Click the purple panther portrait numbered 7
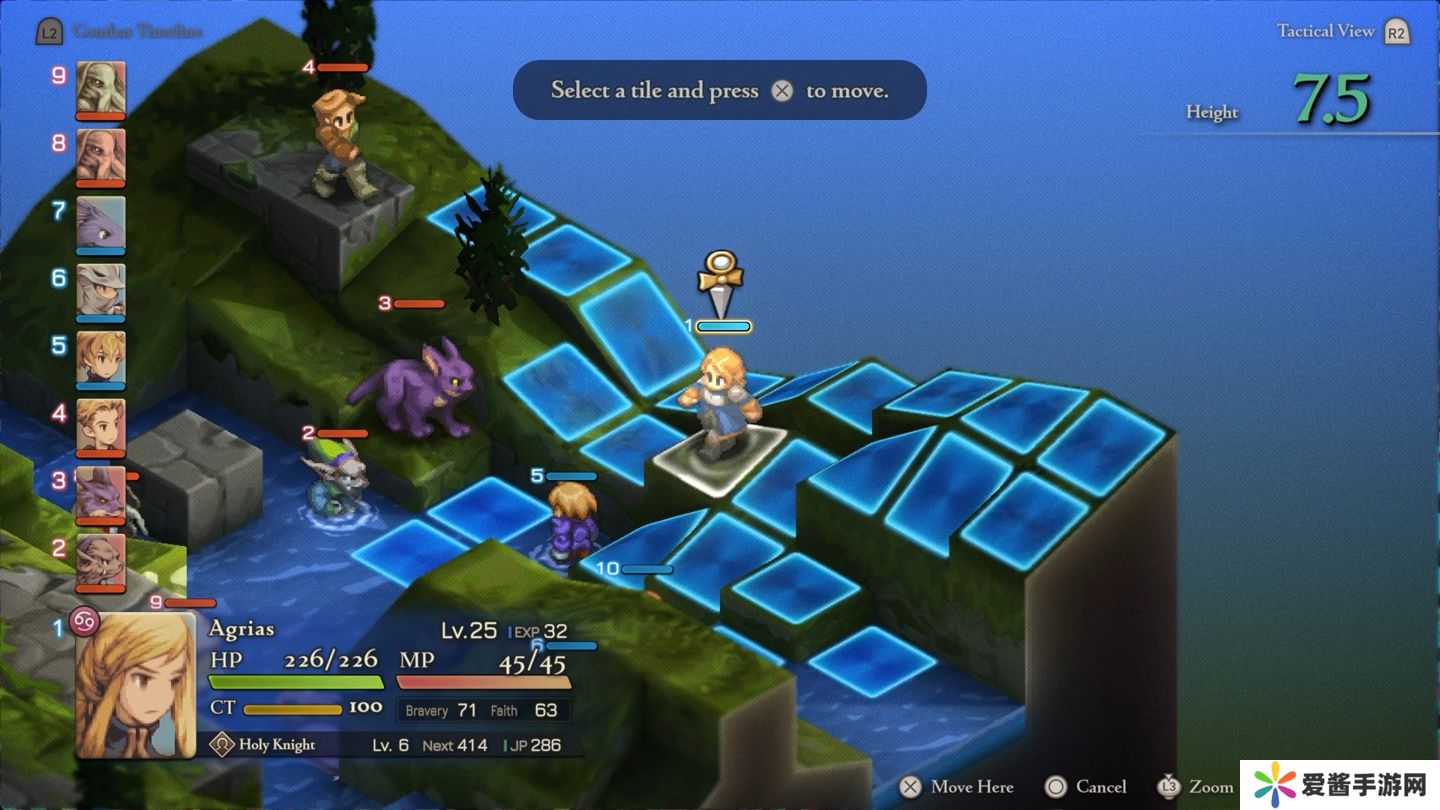This screenshot has width=1440, height=810. click(101, 222)
